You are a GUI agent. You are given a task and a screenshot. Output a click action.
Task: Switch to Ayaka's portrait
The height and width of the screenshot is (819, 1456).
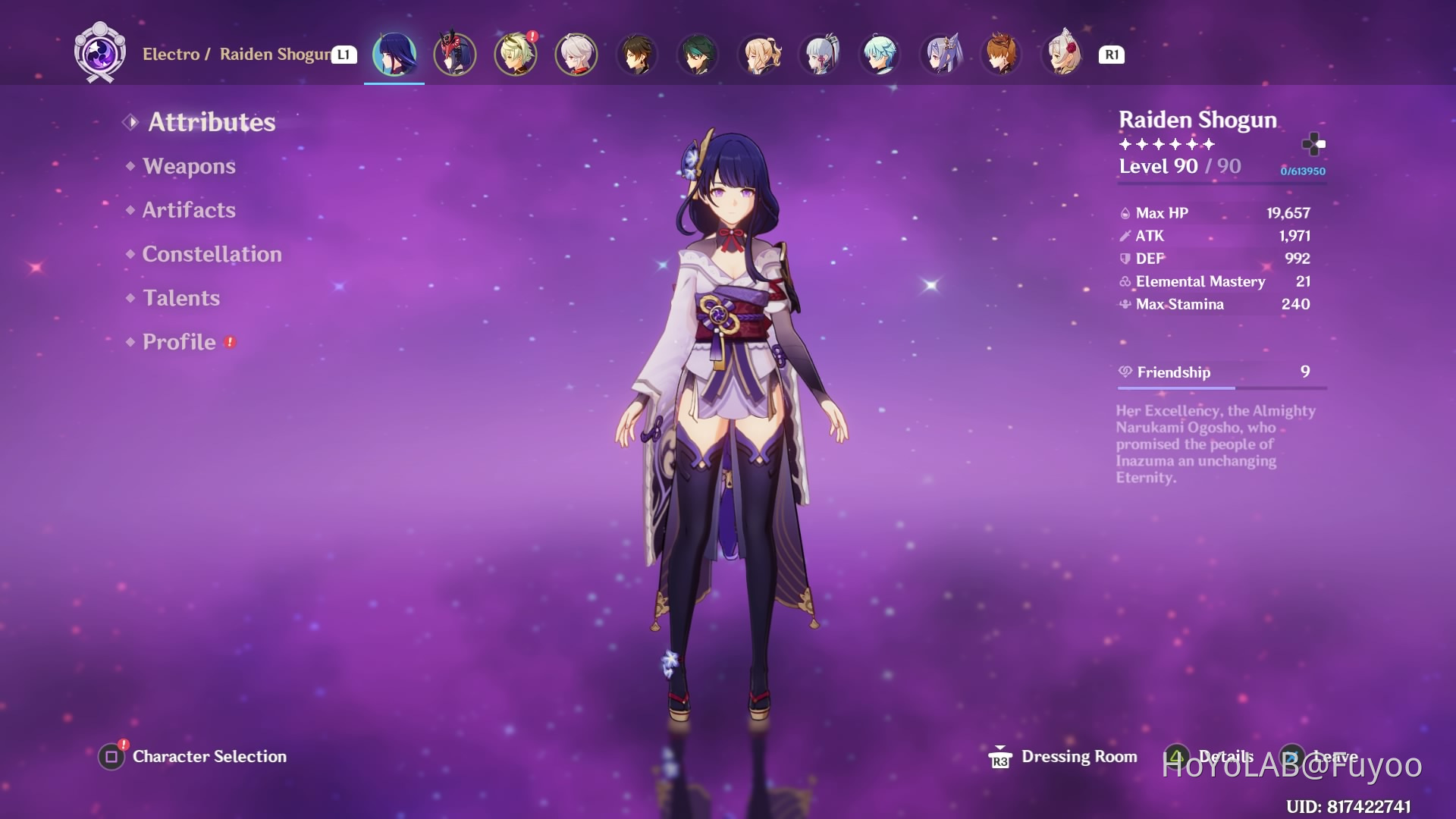click(x=820, y=55)
